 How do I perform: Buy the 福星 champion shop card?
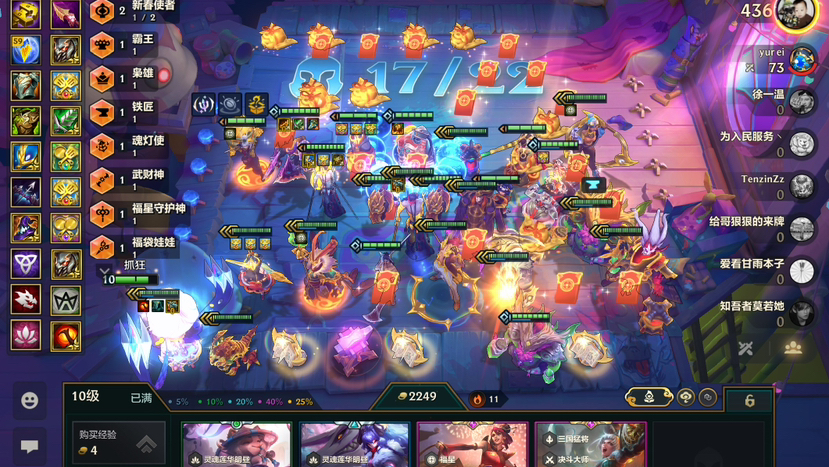pyautogui.click(x=472, y=445)
